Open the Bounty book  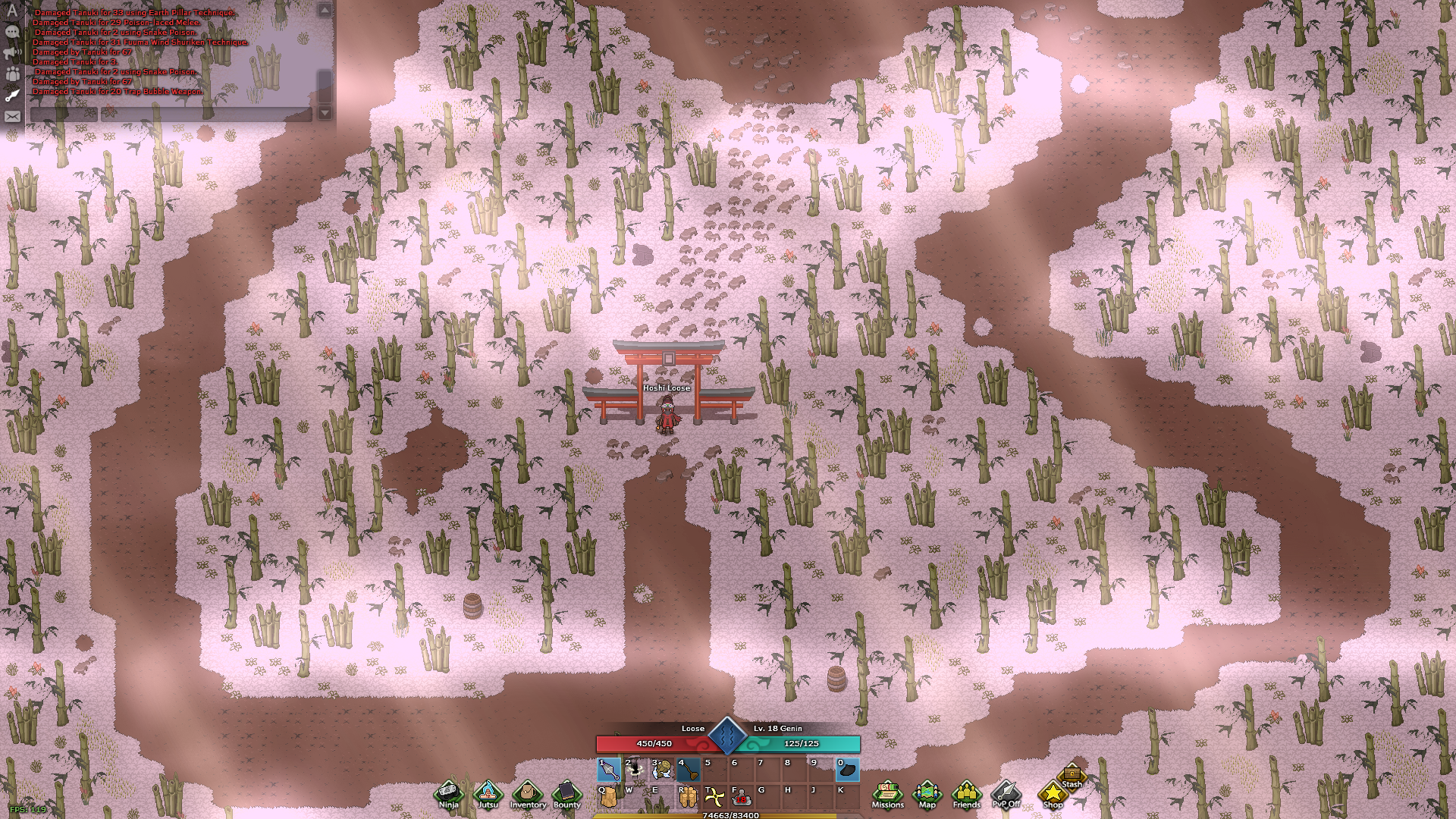pyautogui.click(x=566, y=794)
